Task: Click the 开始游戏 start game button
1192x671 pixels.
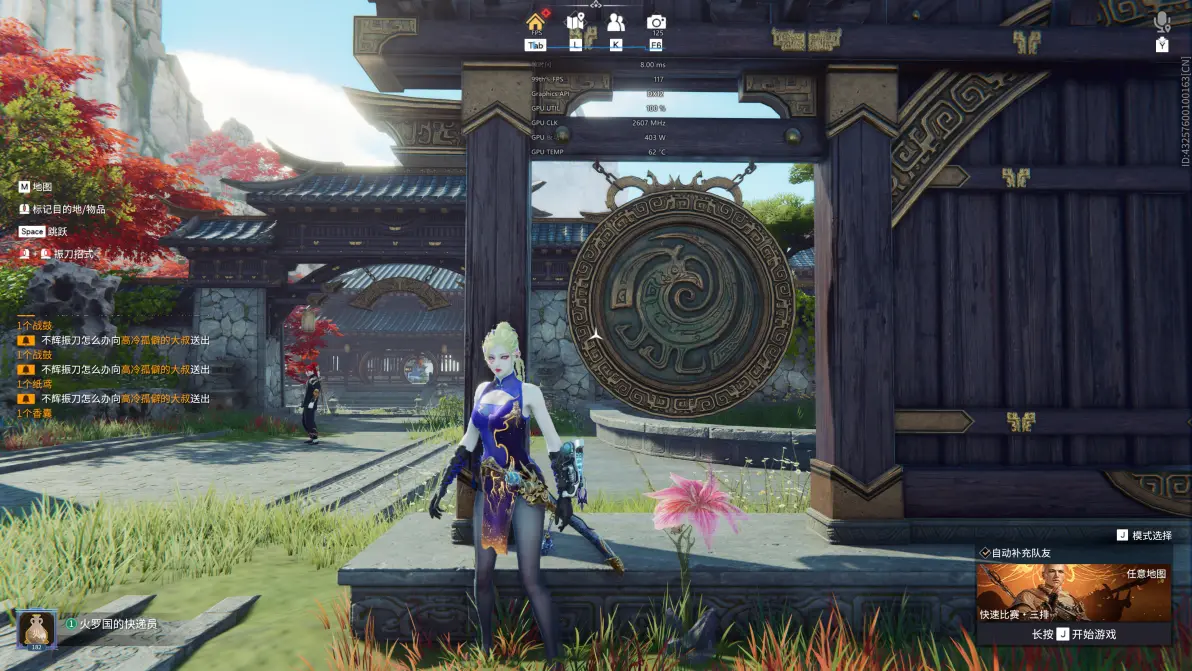Action: [x=1073, y=634]
